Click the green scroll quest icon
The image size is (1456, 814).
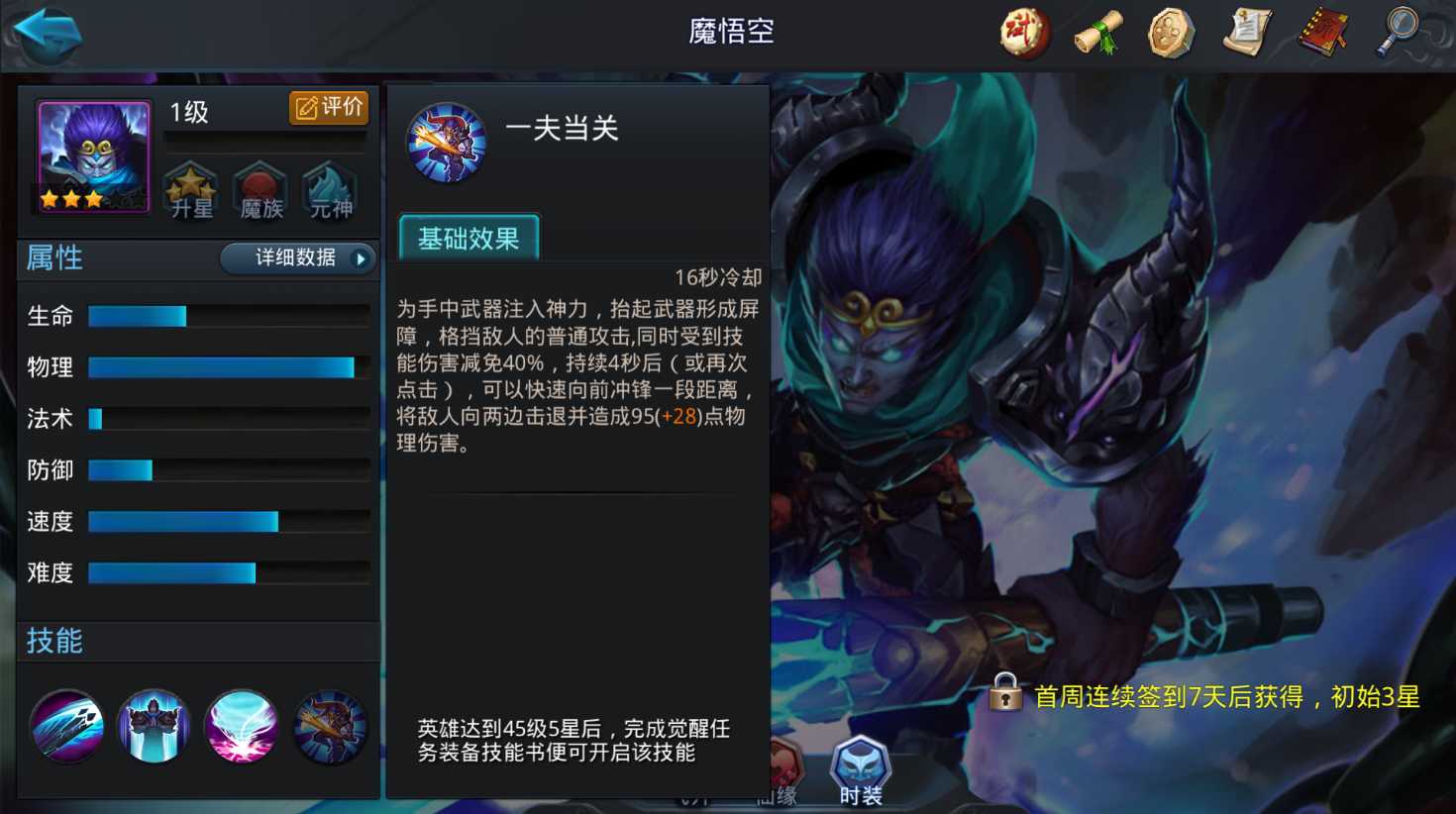tap(1095, 31)
